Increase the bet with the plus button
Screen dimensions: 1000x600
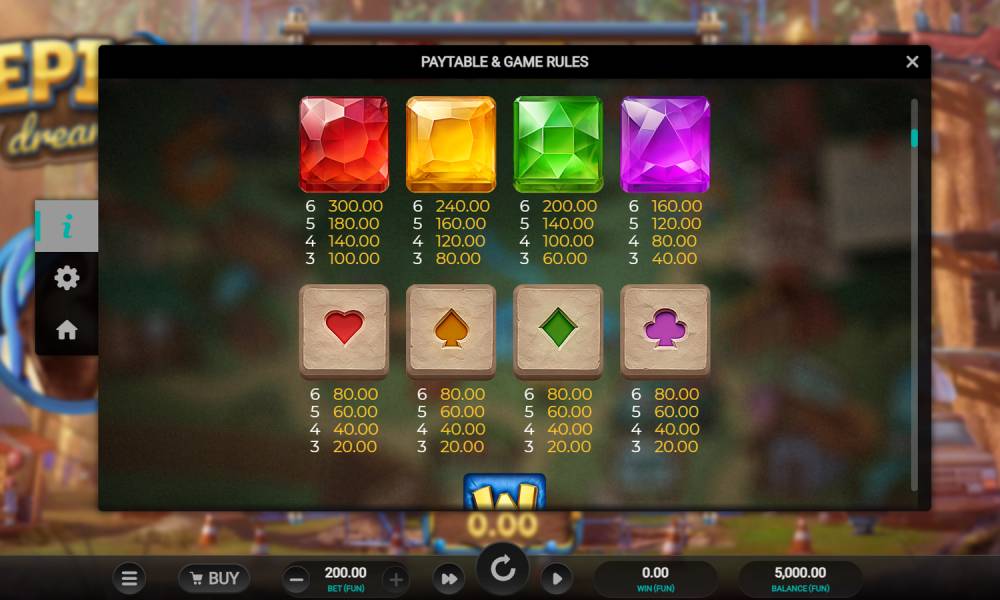pos(396,579)
